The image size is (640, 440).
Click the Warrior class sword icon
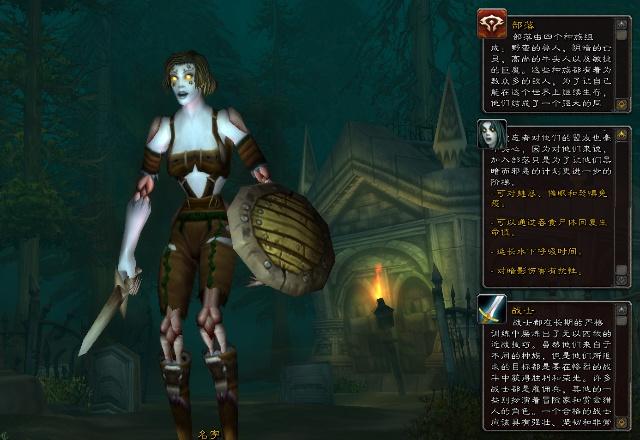coord(491,309)
